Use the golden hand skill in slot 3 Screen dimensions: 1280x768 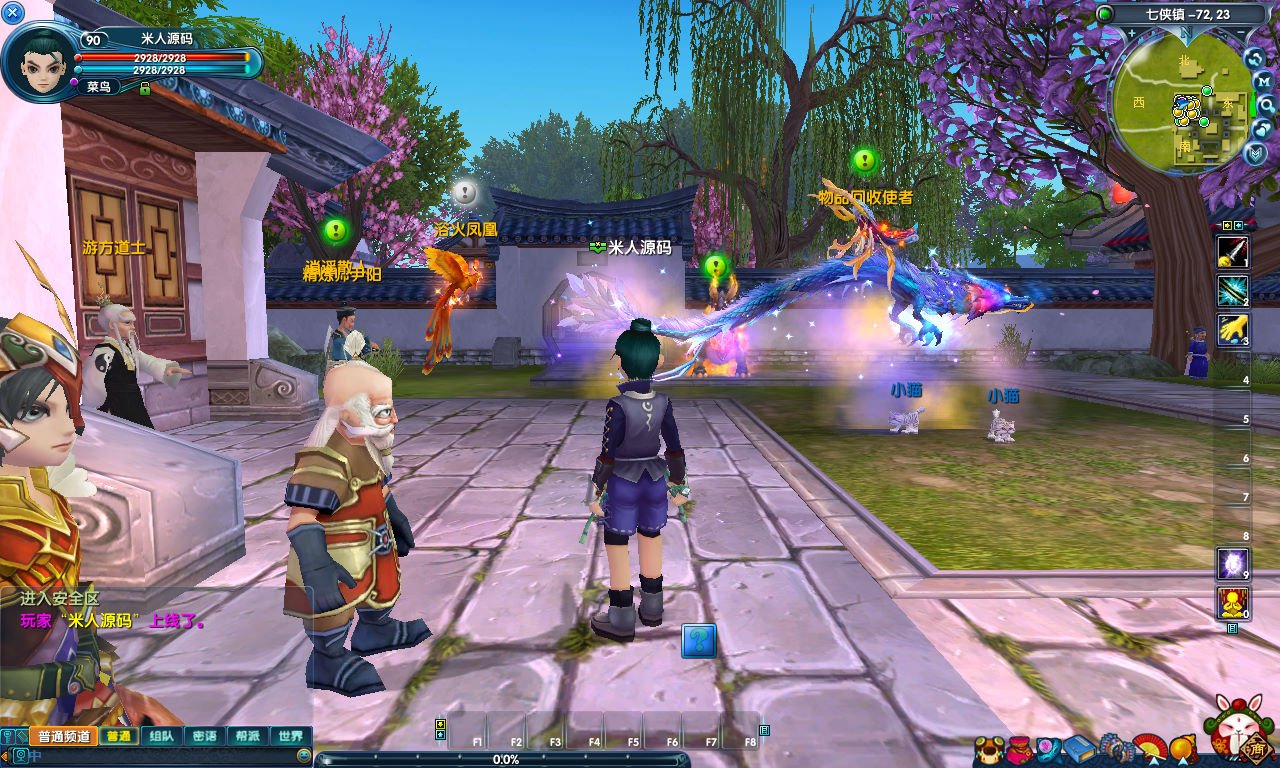click(x=1232, y=330)
